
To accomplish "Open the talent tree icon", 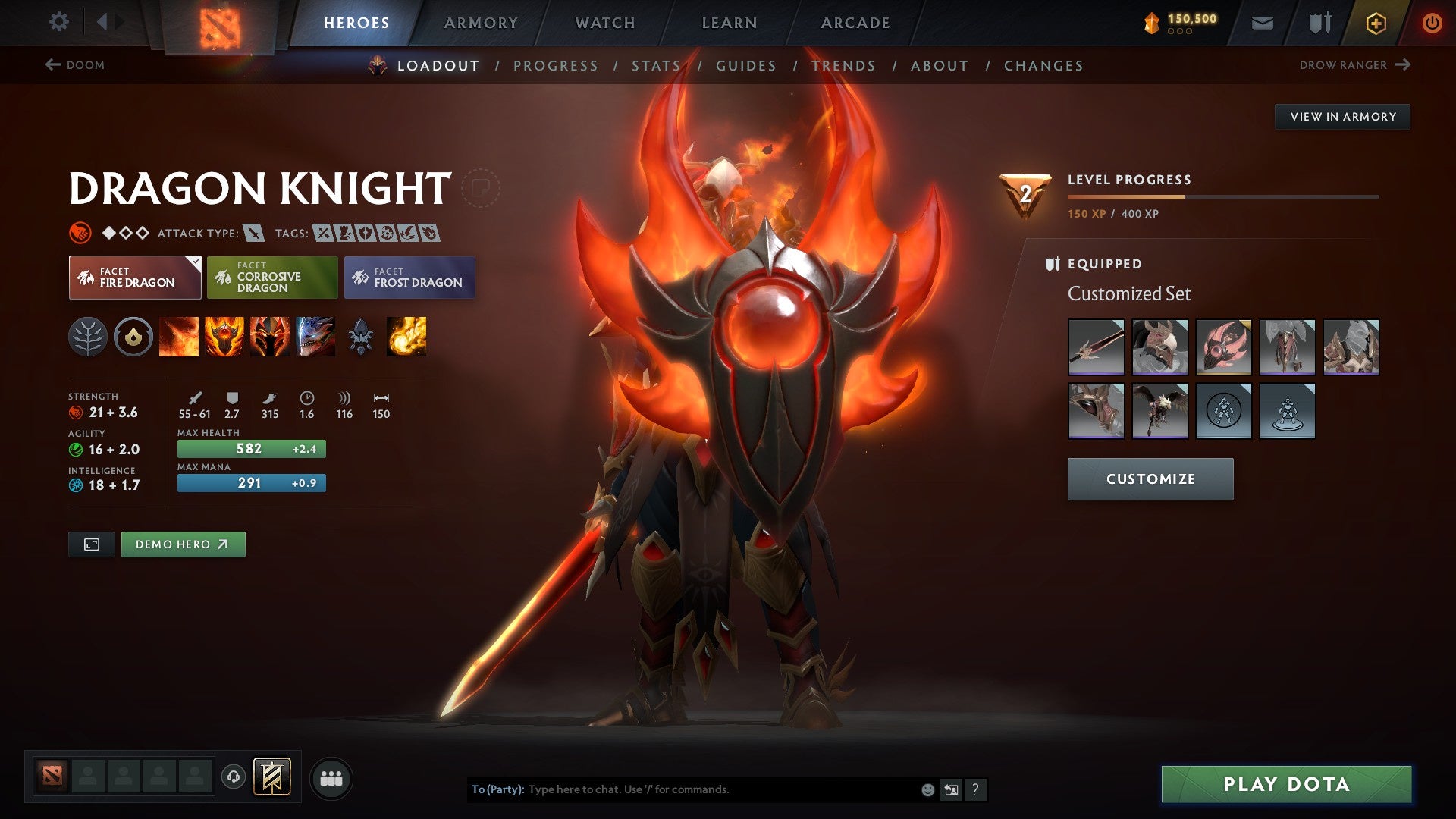I will coord(89,337).
